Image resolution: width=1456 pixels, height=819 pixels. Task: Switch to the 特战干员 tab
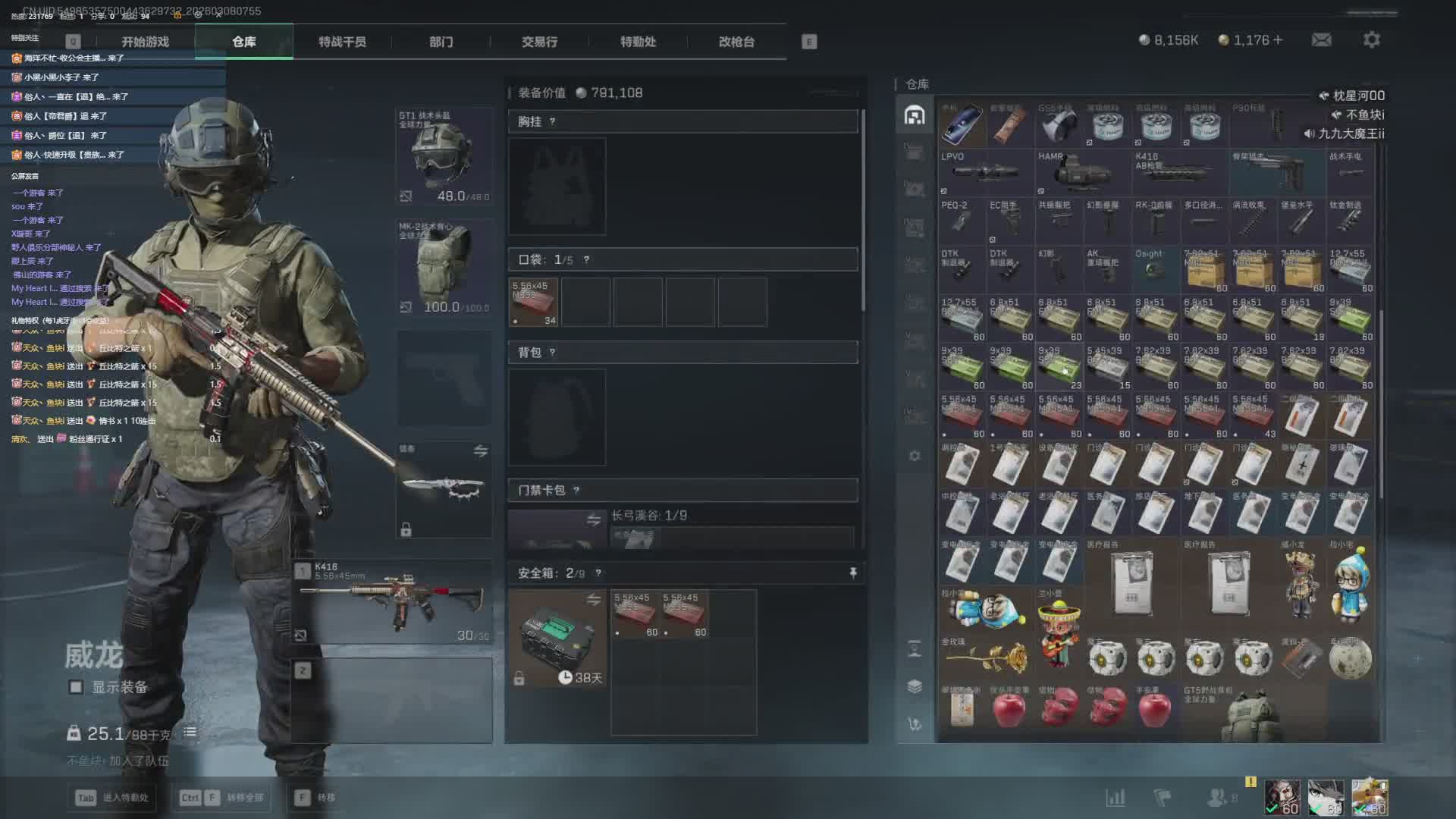342,42
